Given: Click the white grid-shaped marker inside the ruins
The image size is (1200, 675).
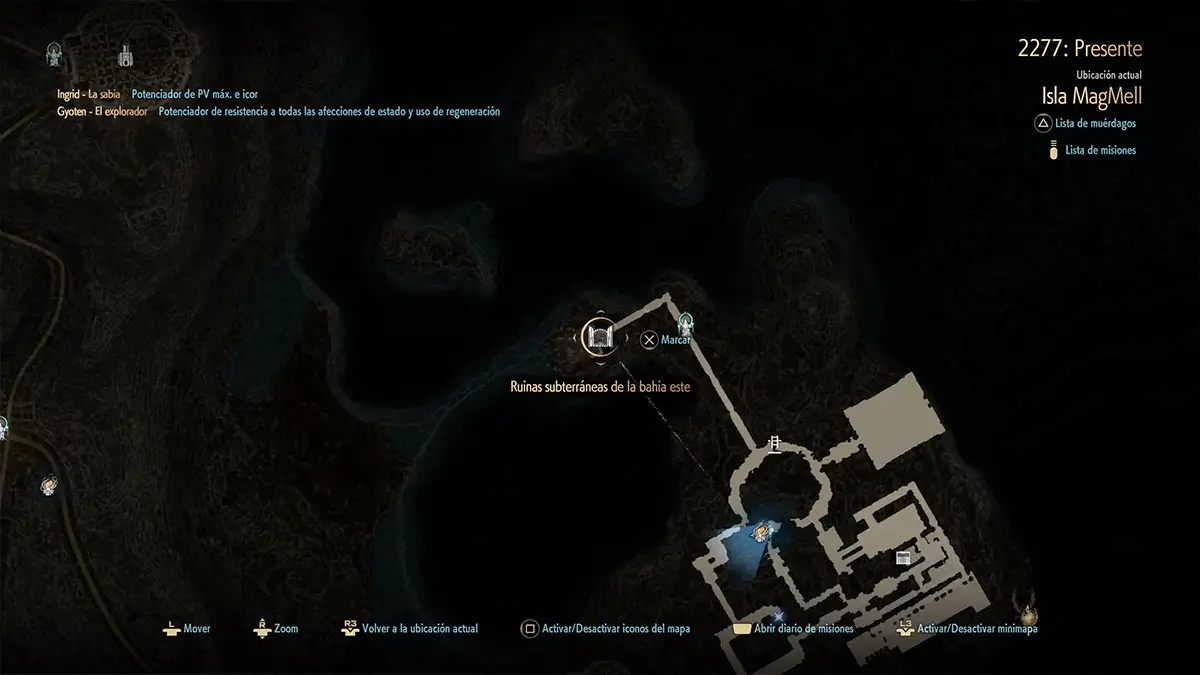Looking at the screenshot, I should (x=902, y=557).
